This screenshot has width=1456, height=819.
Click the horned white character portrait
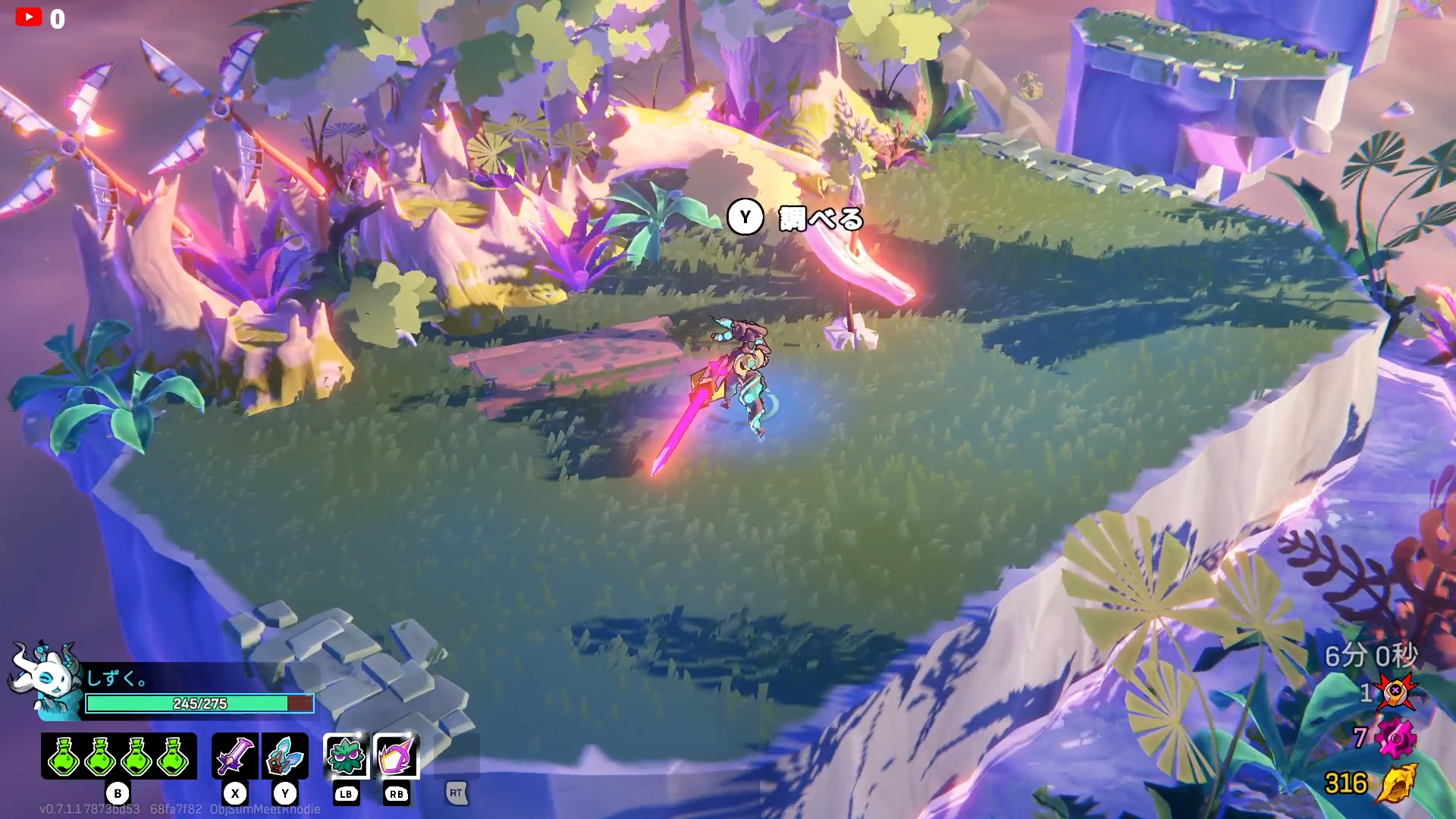click(x=47, y=677)
